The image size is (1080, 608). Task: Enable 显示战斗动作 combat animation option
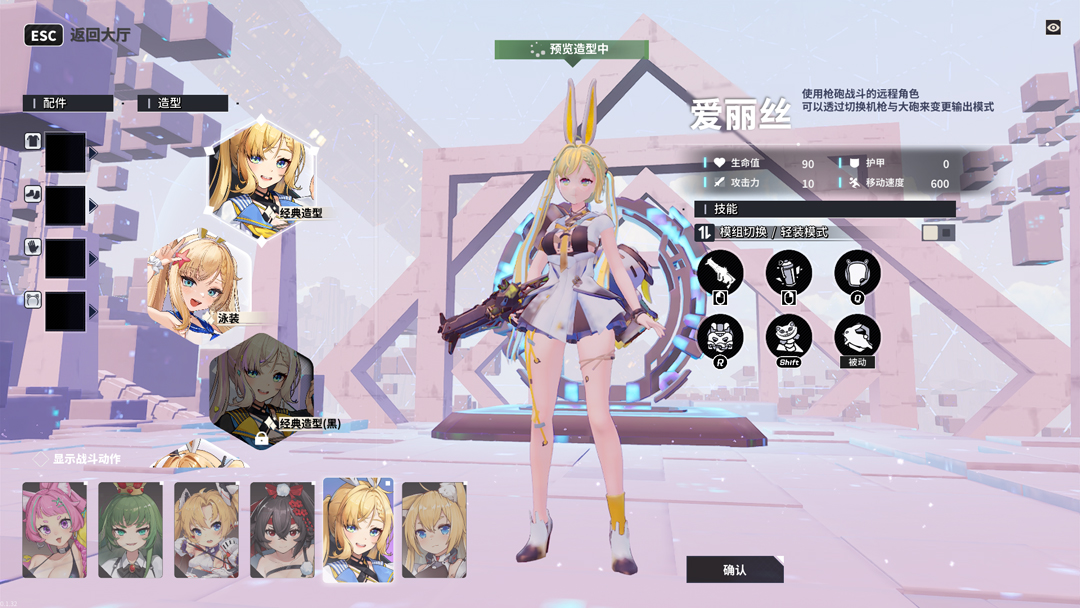[42, 459]
